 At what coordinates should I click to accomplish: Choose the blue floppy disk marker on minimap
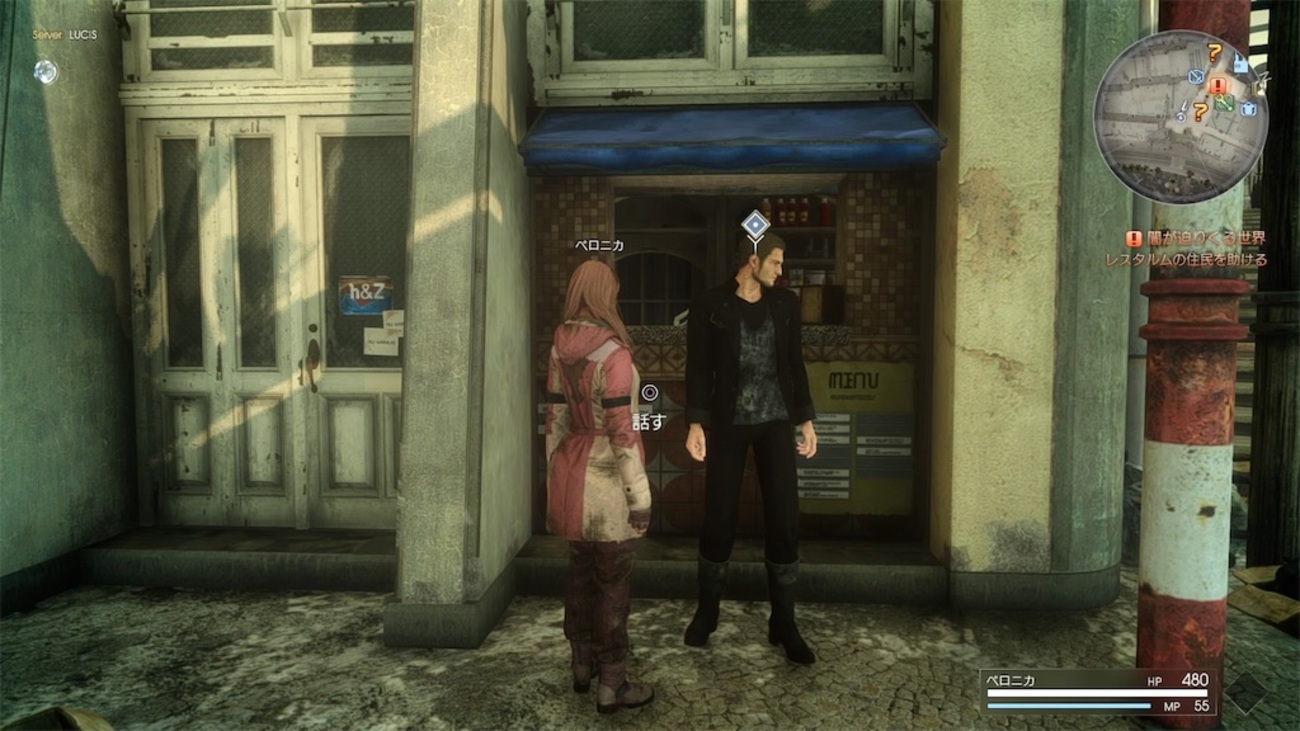[x=1241, y=64]
